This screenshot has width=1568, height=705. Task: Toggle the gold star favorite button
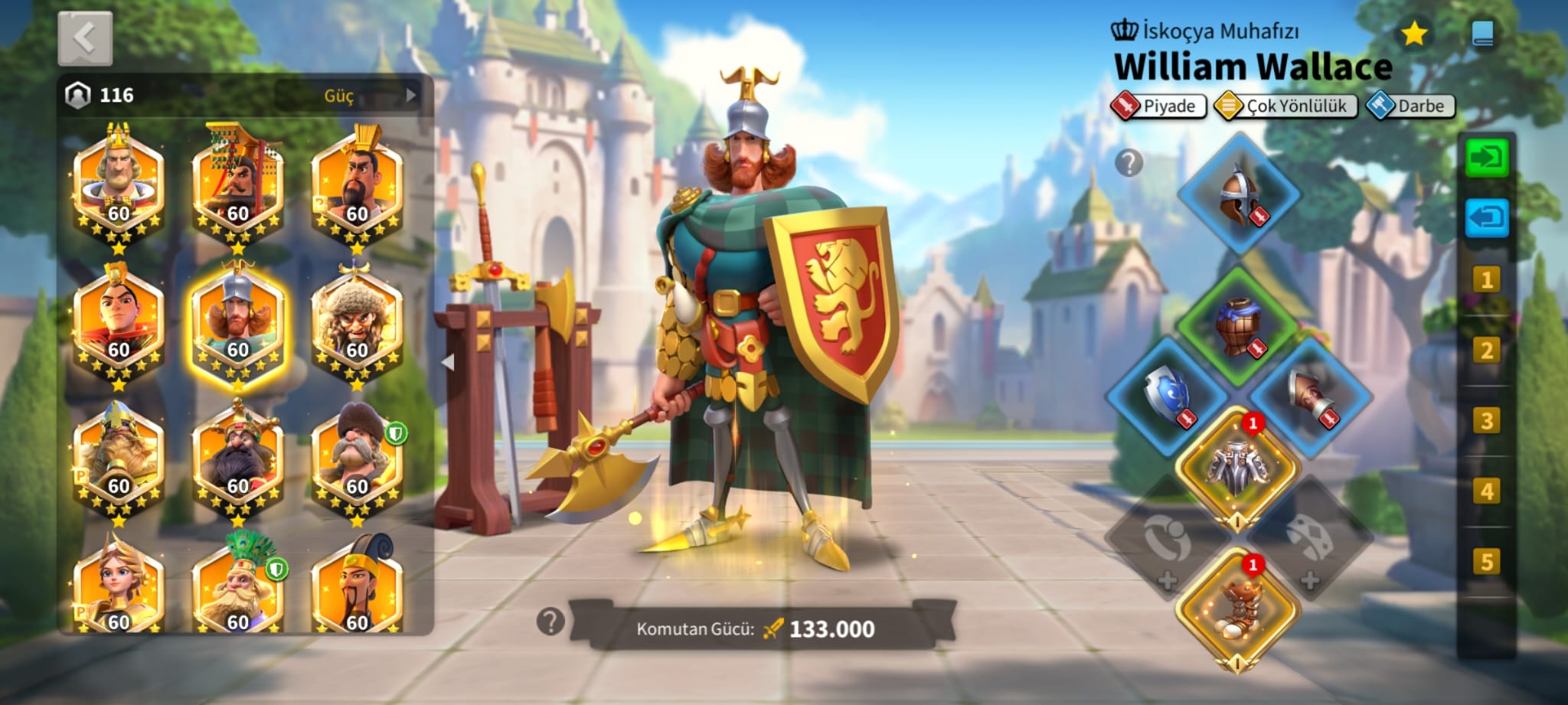click(x=1413, y=34)
